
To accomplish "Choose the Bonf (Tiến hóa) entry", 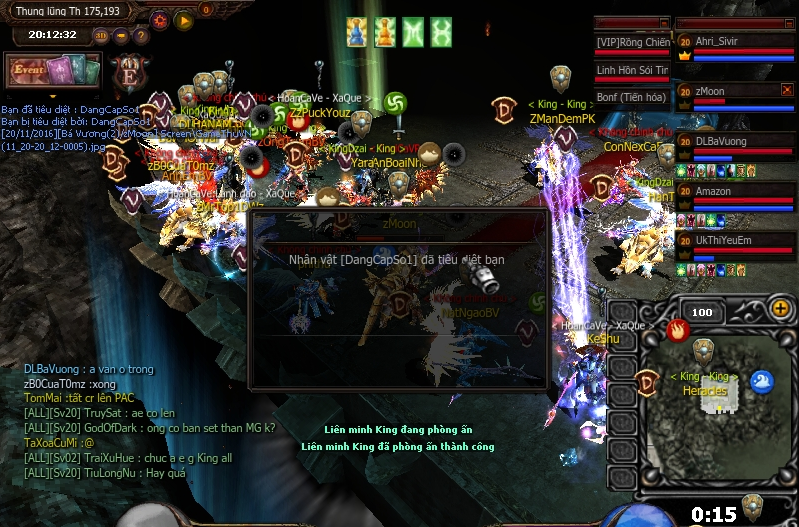I will (x=632, y=98).
